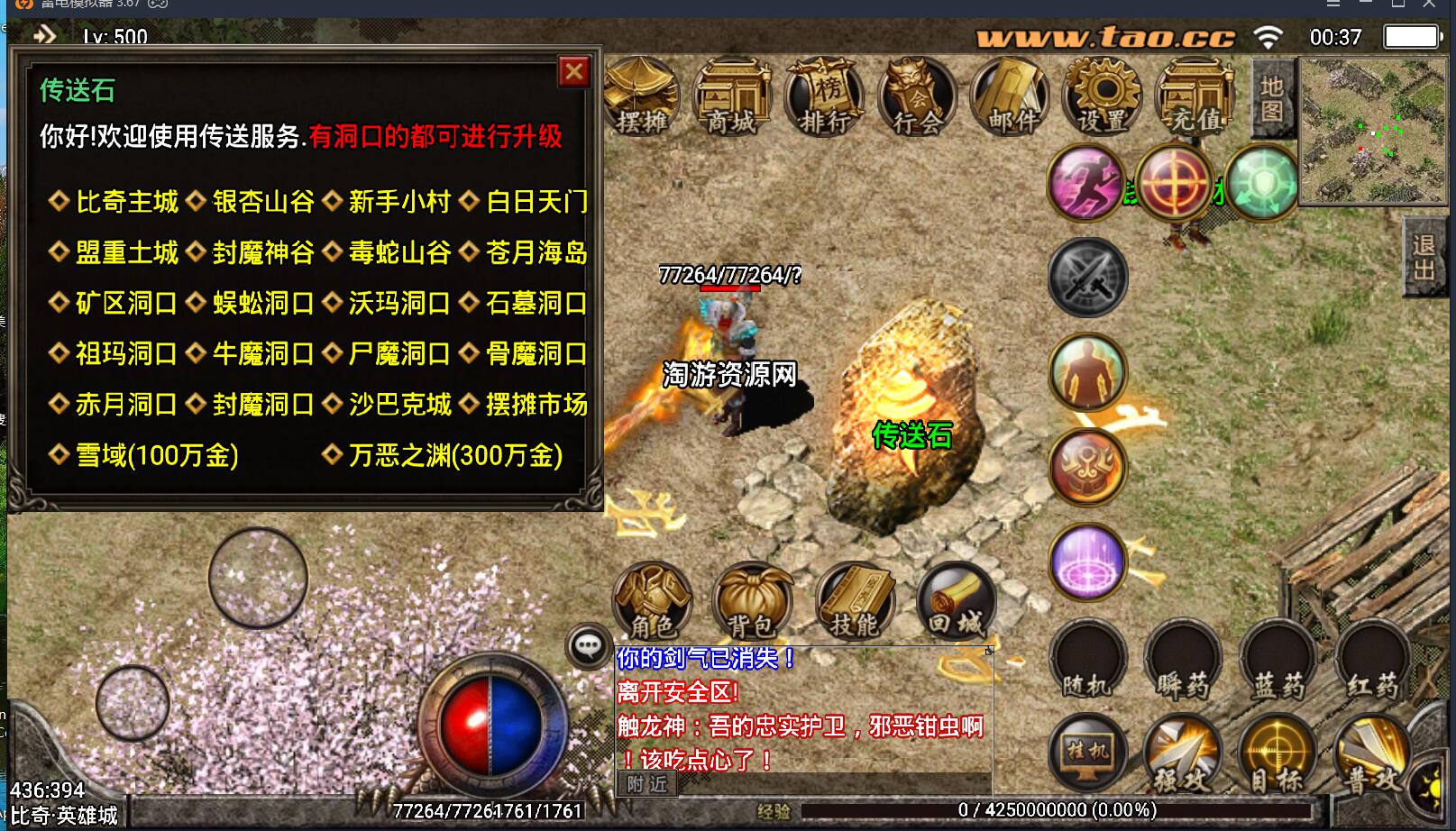Open the 地图 map button
Screen dimensions: 1456x831
1272,99
